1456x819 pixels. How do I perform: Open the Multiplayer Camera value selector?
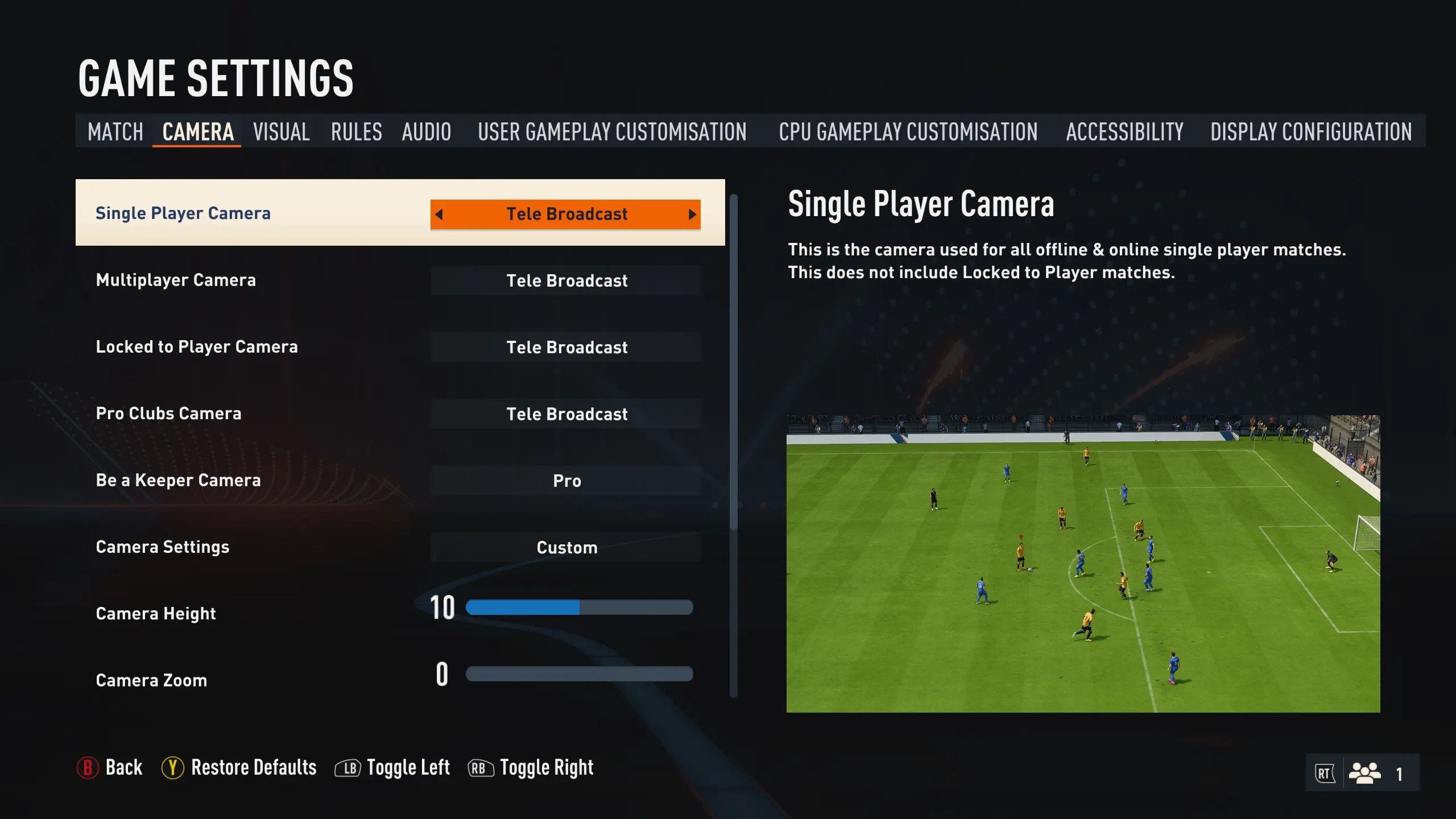[565, 280]
